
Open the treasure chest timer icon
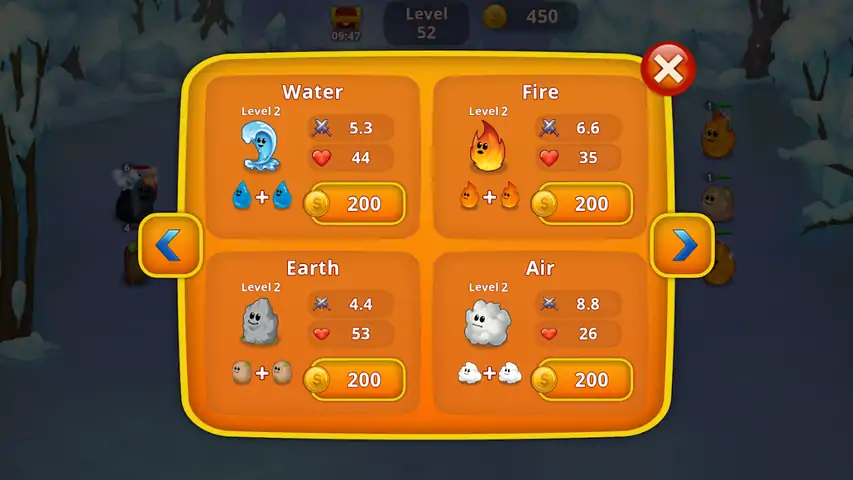pyautogui.click(x=345, y=18)
